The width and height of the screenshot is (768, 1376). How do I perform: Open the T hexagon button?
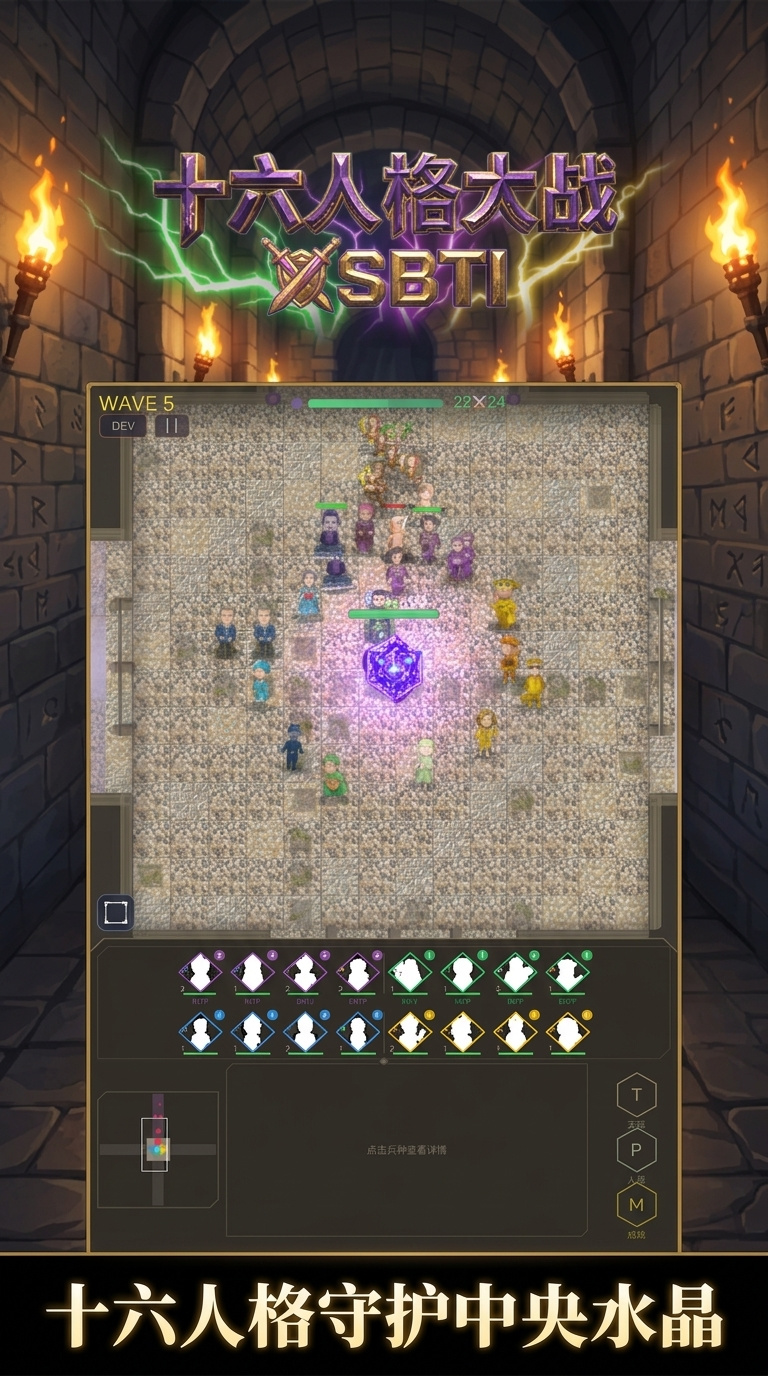click(x=636, y=1096)
